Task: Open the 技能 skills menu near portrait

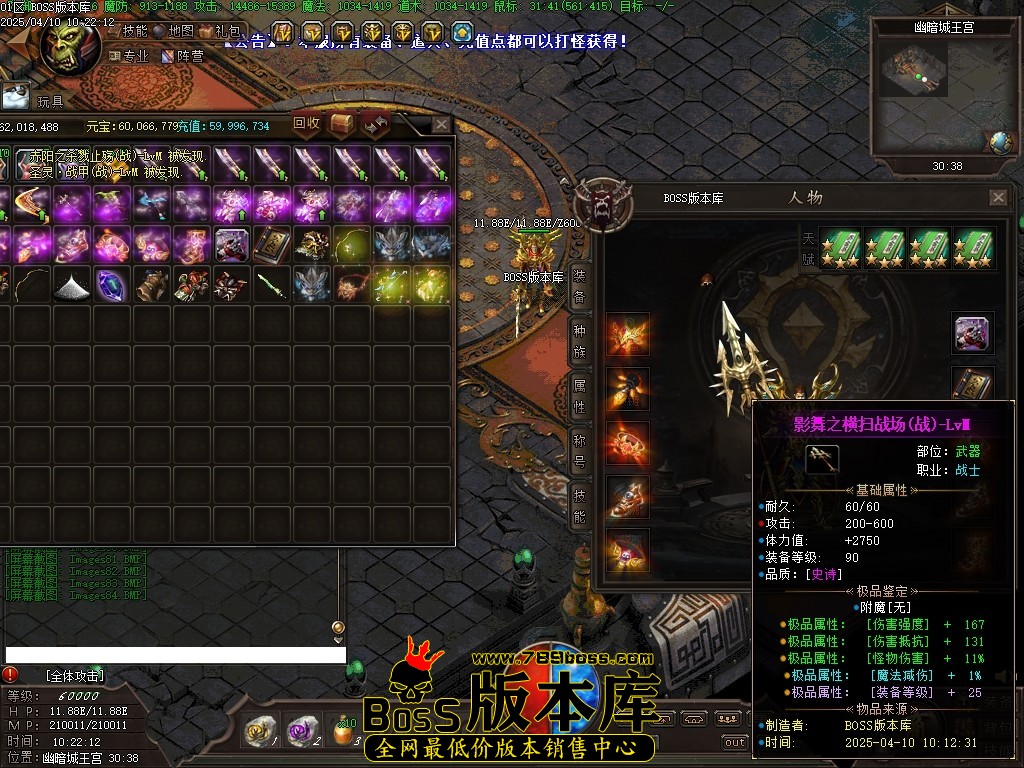Action: pos(129,31)
